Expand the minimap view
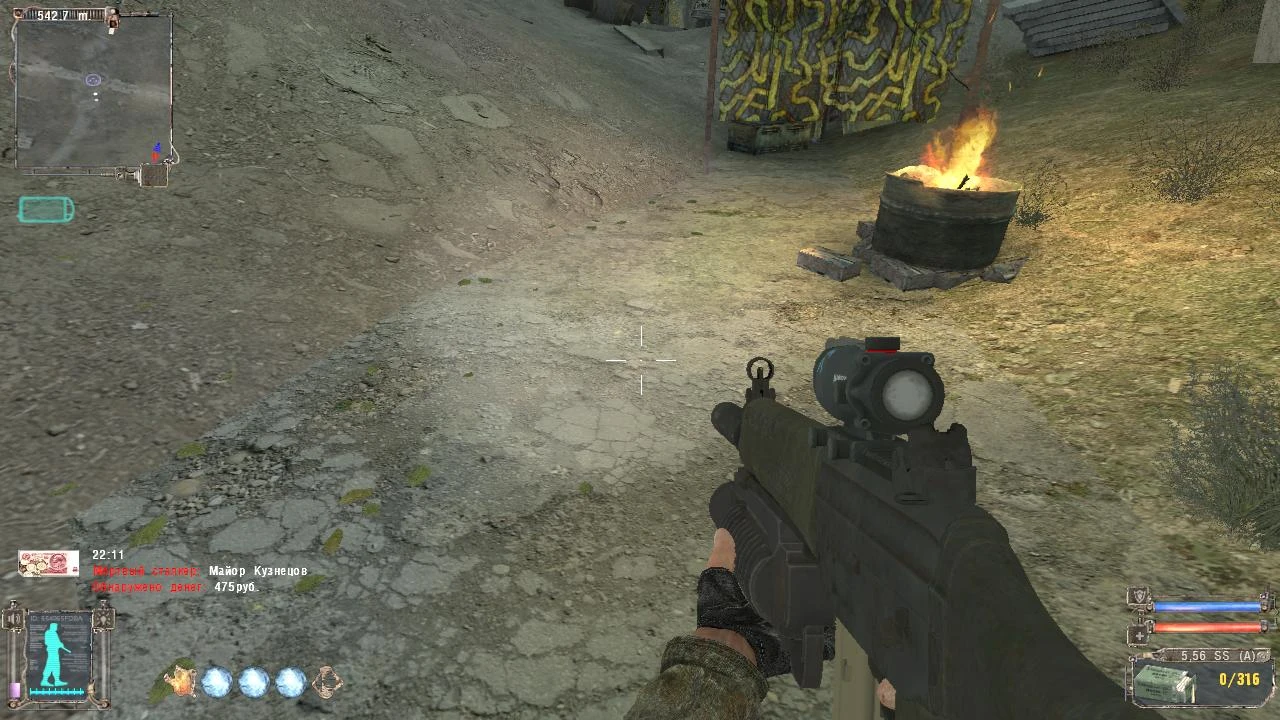Viewport: 1280px width, 720px height. [x=96, y=90]
